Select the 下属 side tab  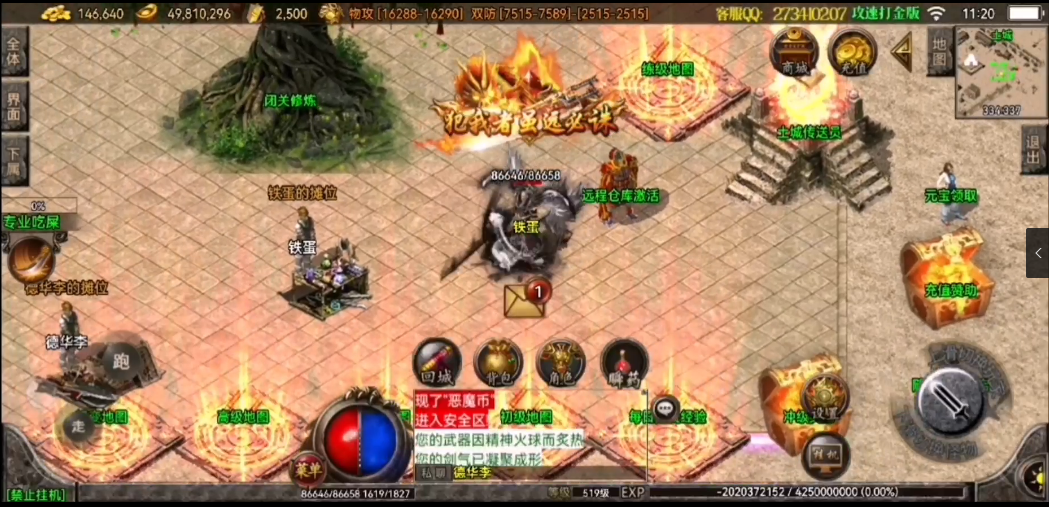tap(14, 159)
